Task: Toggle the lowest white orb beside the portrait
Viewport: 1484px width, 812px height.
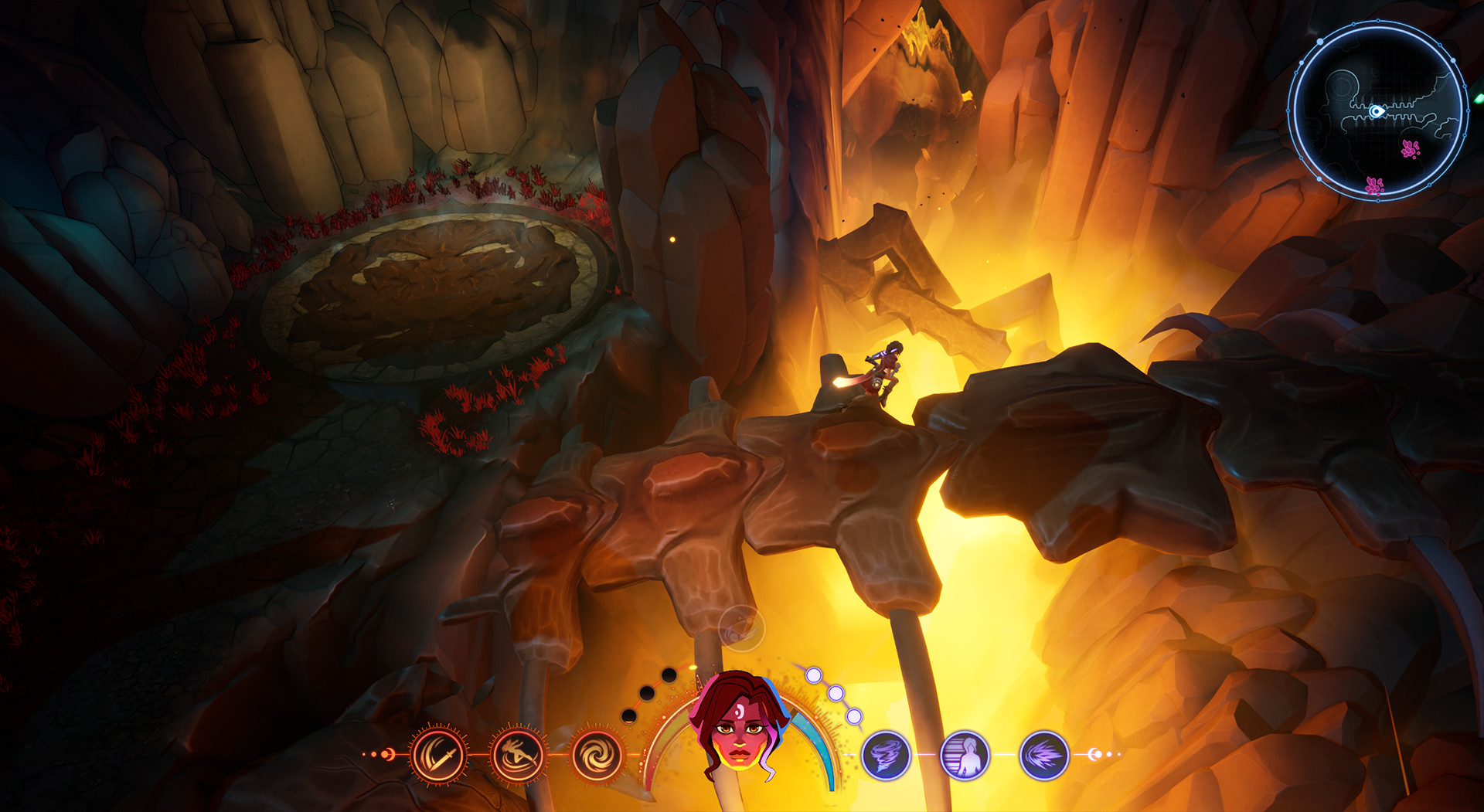Action: pos(854,715)
